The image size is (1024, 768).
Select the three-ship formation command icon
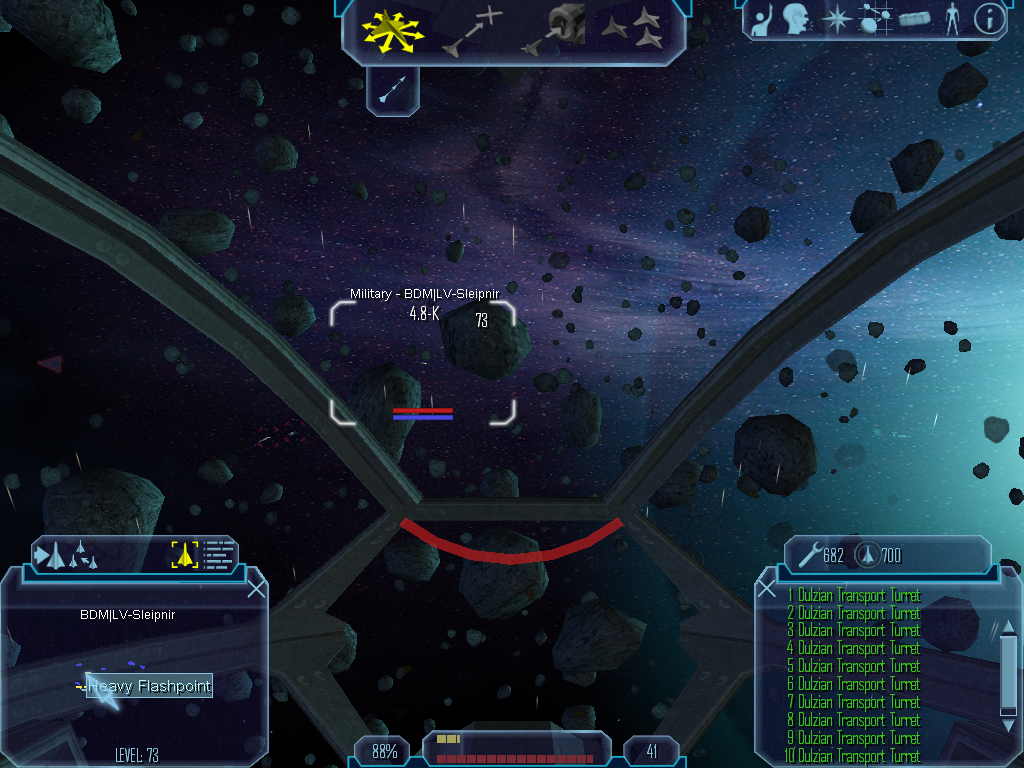point(635,30)
